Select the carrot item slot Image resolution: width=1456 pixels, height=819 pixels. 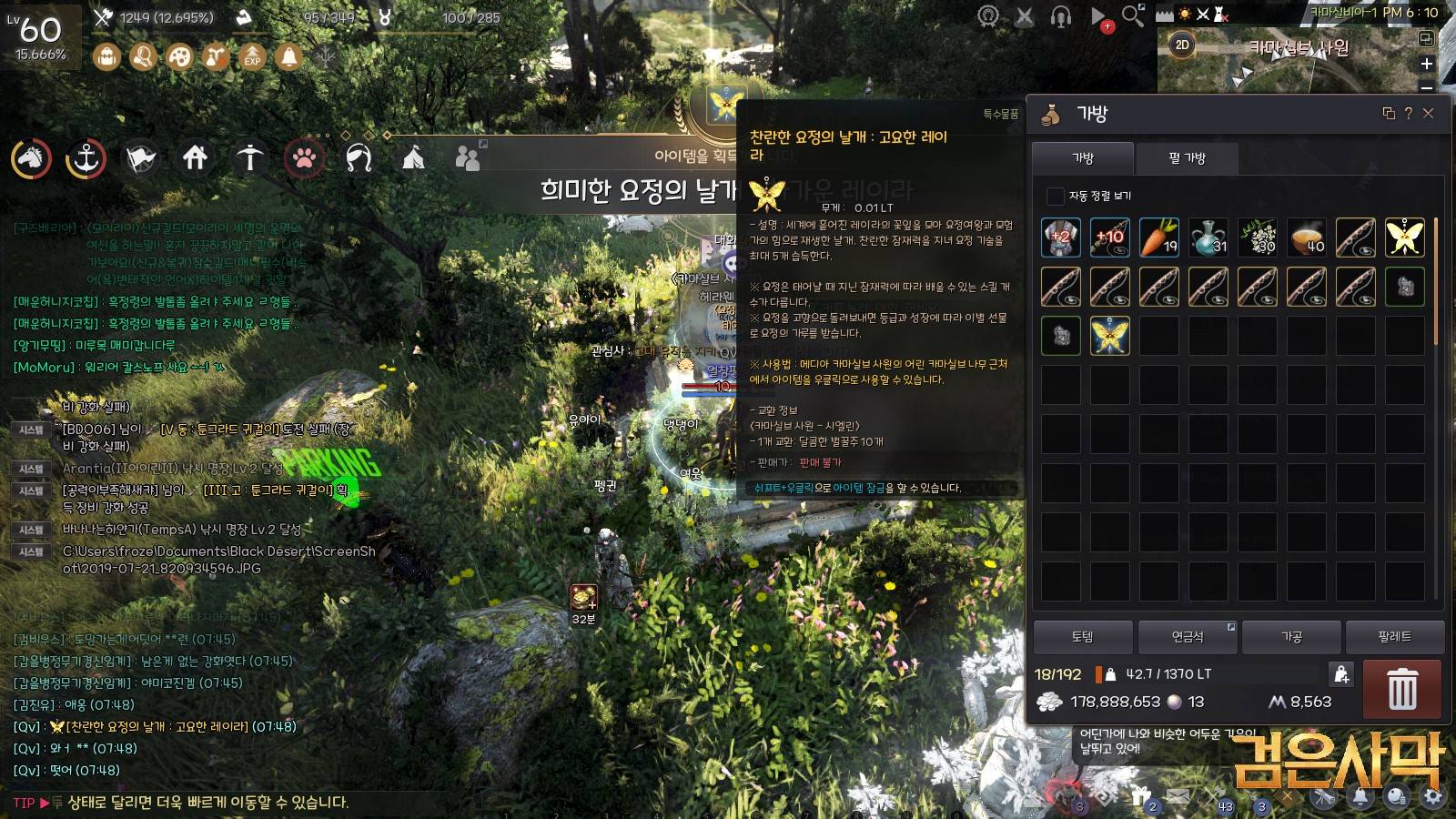[1158, 237]
